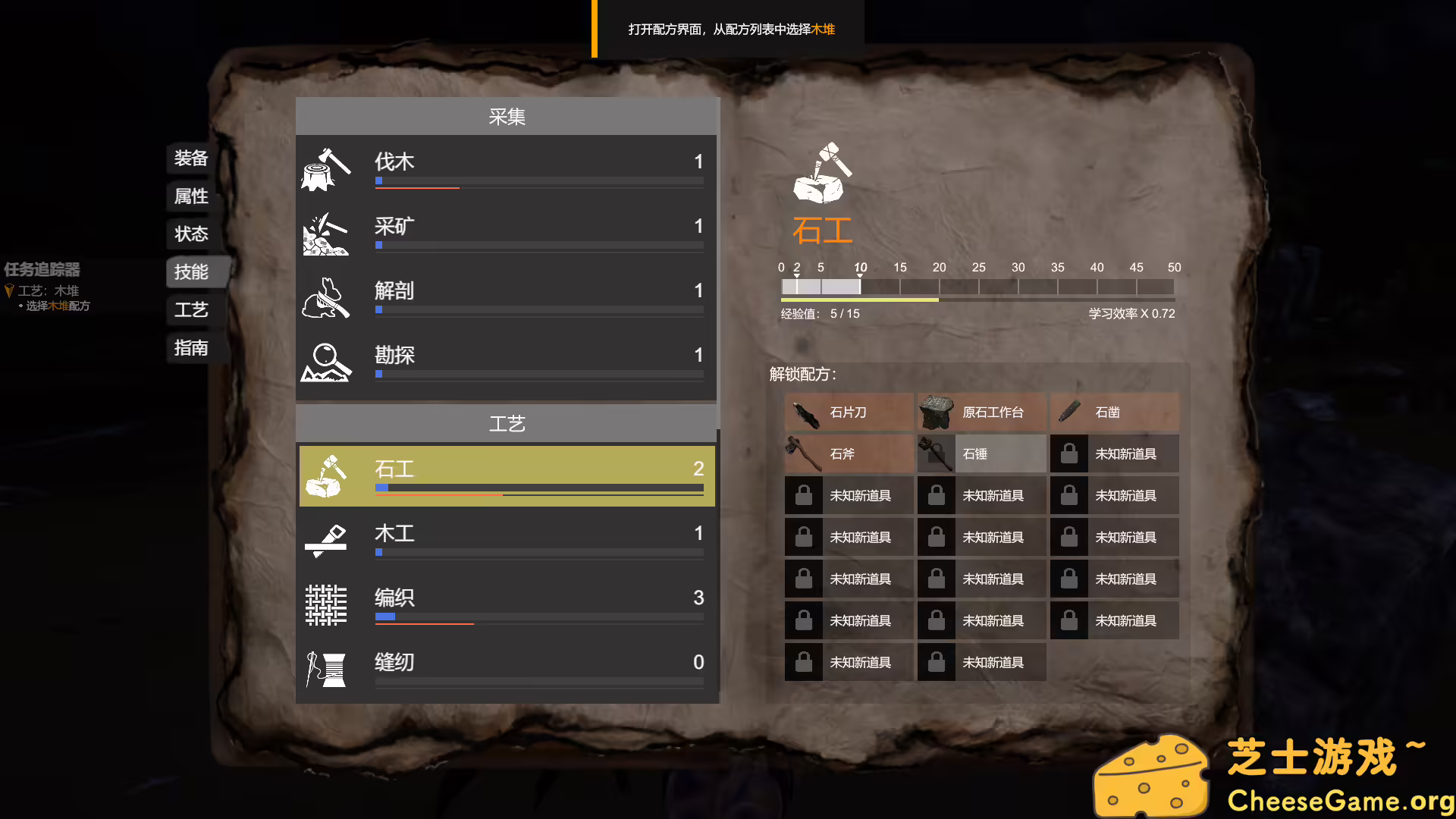Select the 石工 masonry hammer icon
Viewport: 1456px width, 819px height.
[x=328, y=475]
